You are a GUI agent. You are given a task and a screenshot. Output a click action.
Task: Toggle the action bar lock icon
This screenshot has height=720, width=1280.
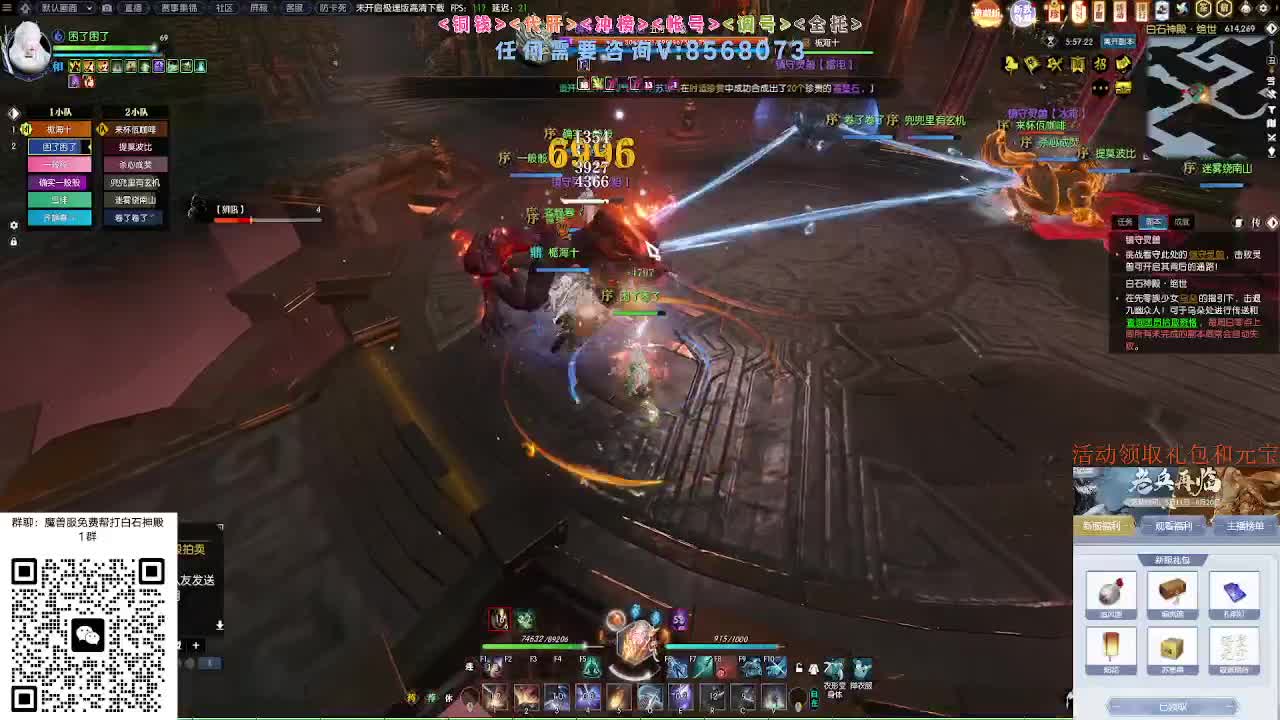(799, 668)
